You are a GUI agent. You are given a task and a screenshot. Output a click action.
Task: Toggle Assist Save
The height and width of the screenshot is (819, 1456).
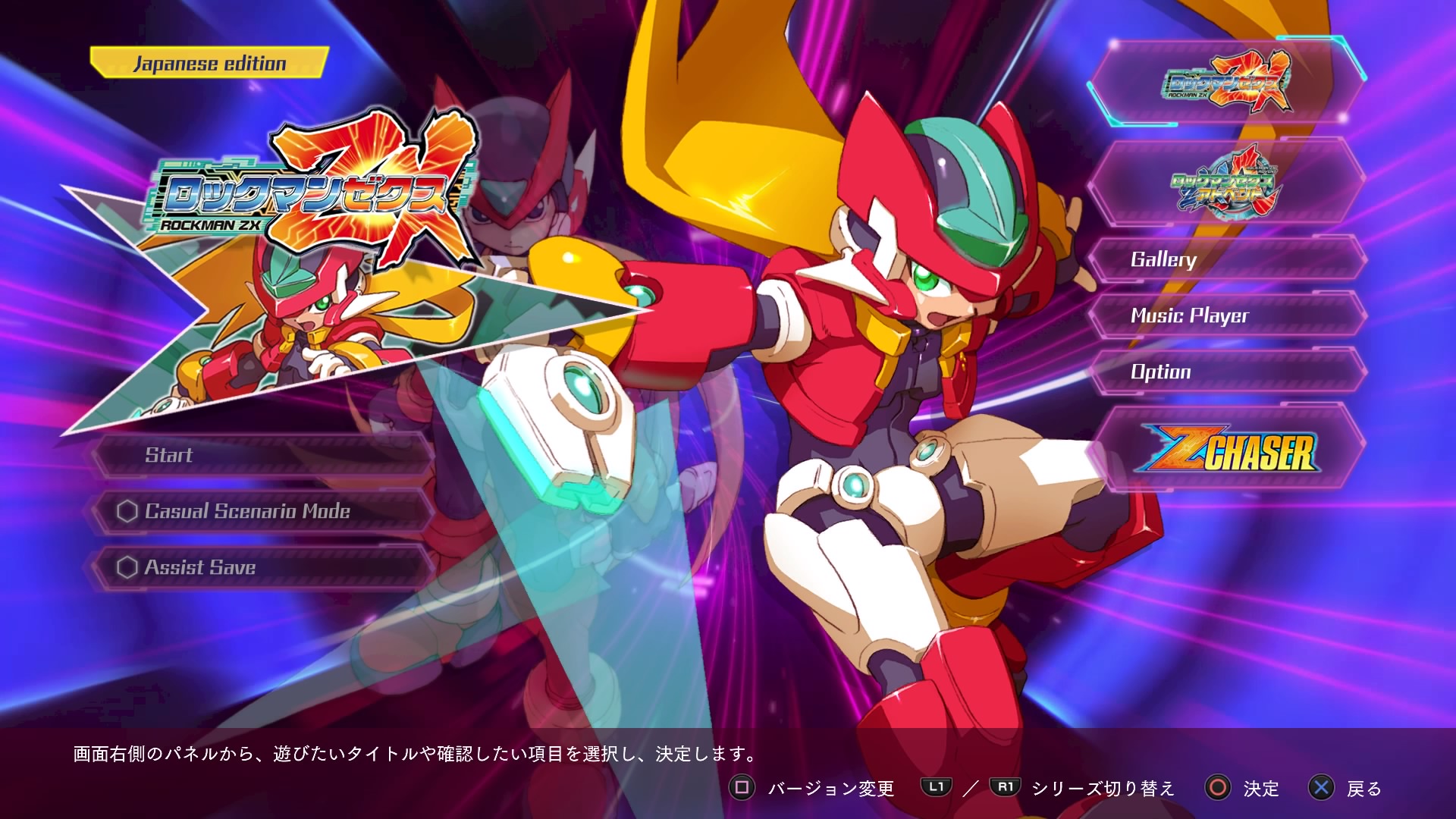tap(201, 566)
